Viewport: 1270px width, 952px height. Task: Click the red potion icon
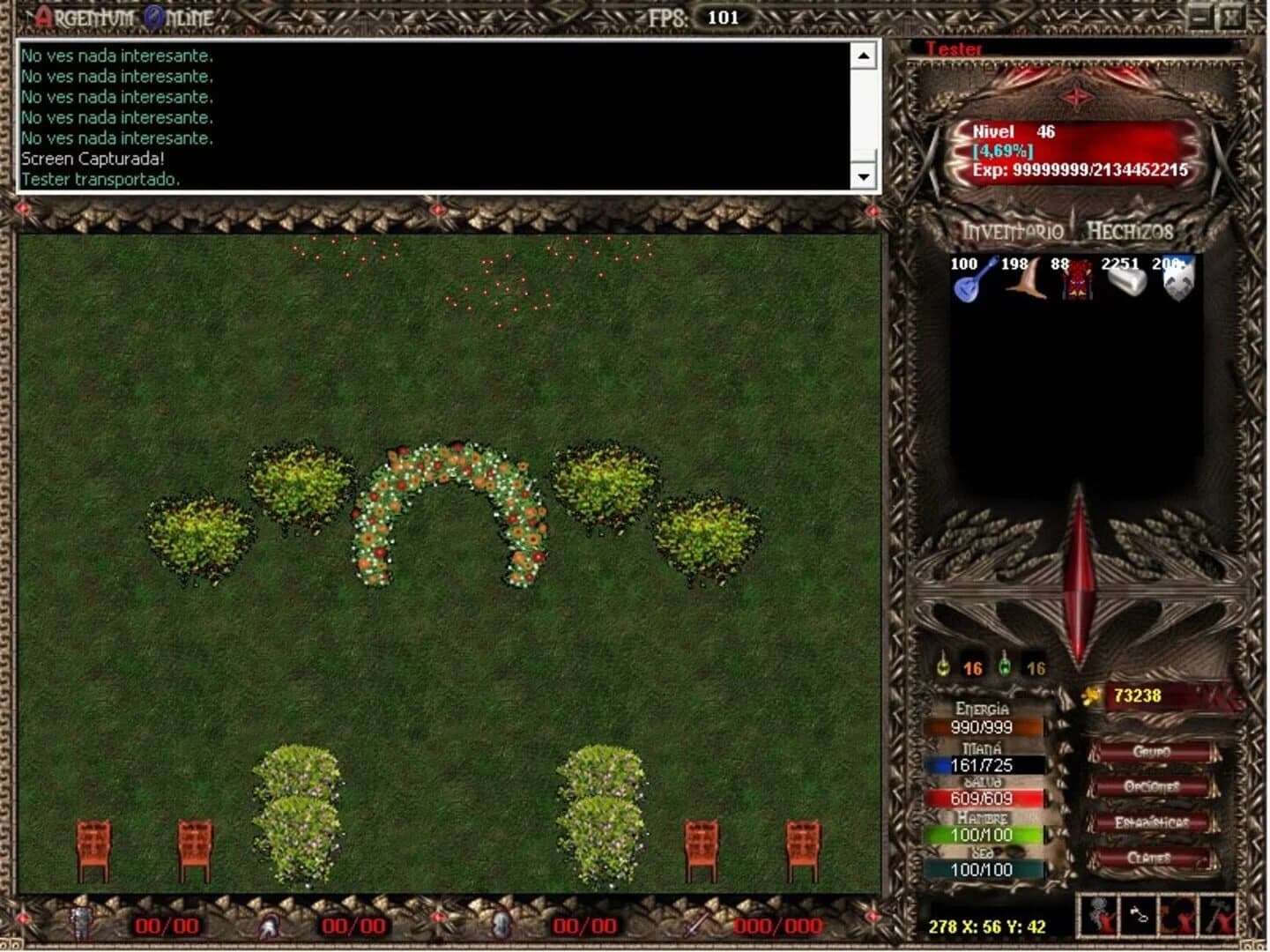(941, 666)
